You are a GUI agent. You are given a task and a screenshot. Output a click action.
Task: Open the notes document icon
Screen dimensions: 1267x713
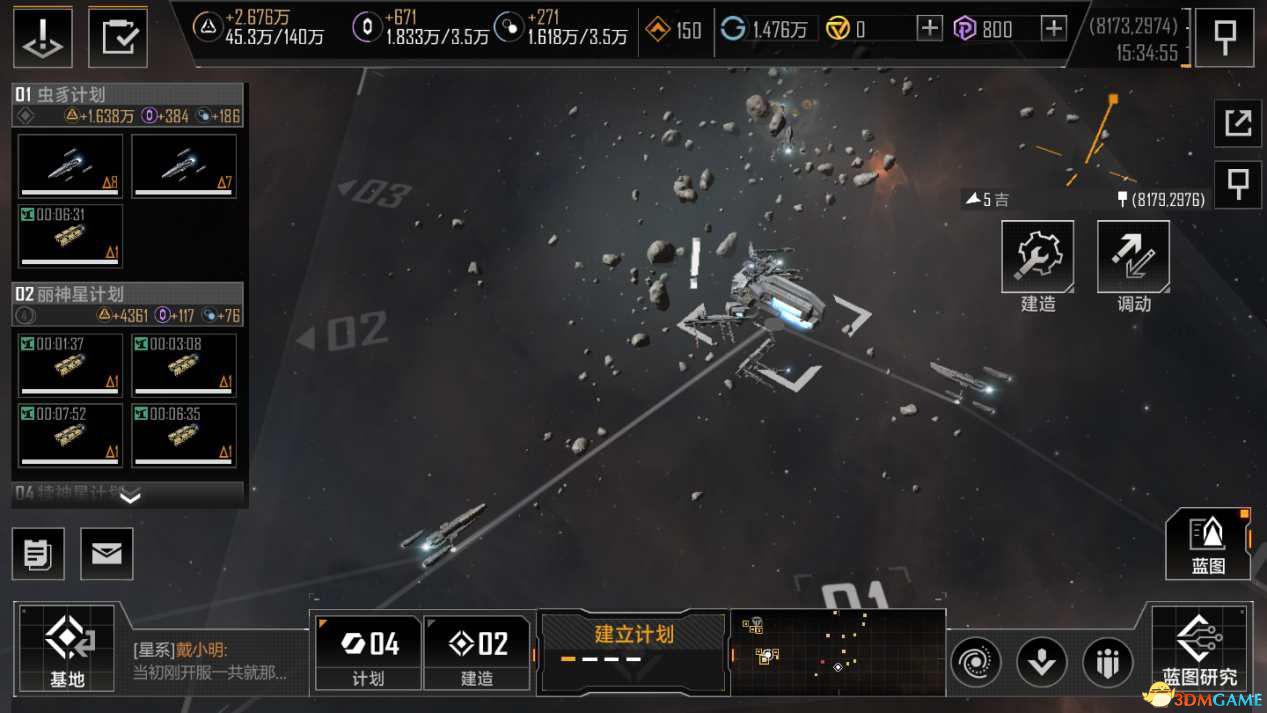click(38, 554)
